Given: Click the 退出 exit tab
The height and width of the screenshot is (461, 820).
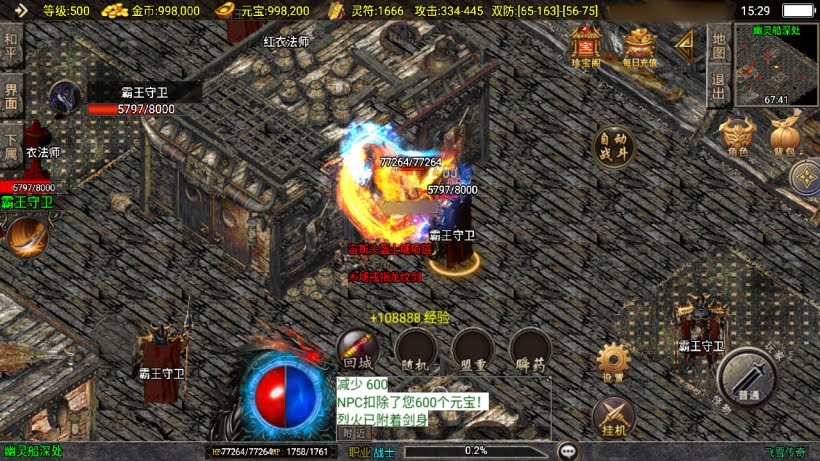Looking at the screenshot, I should click(717, 86).
